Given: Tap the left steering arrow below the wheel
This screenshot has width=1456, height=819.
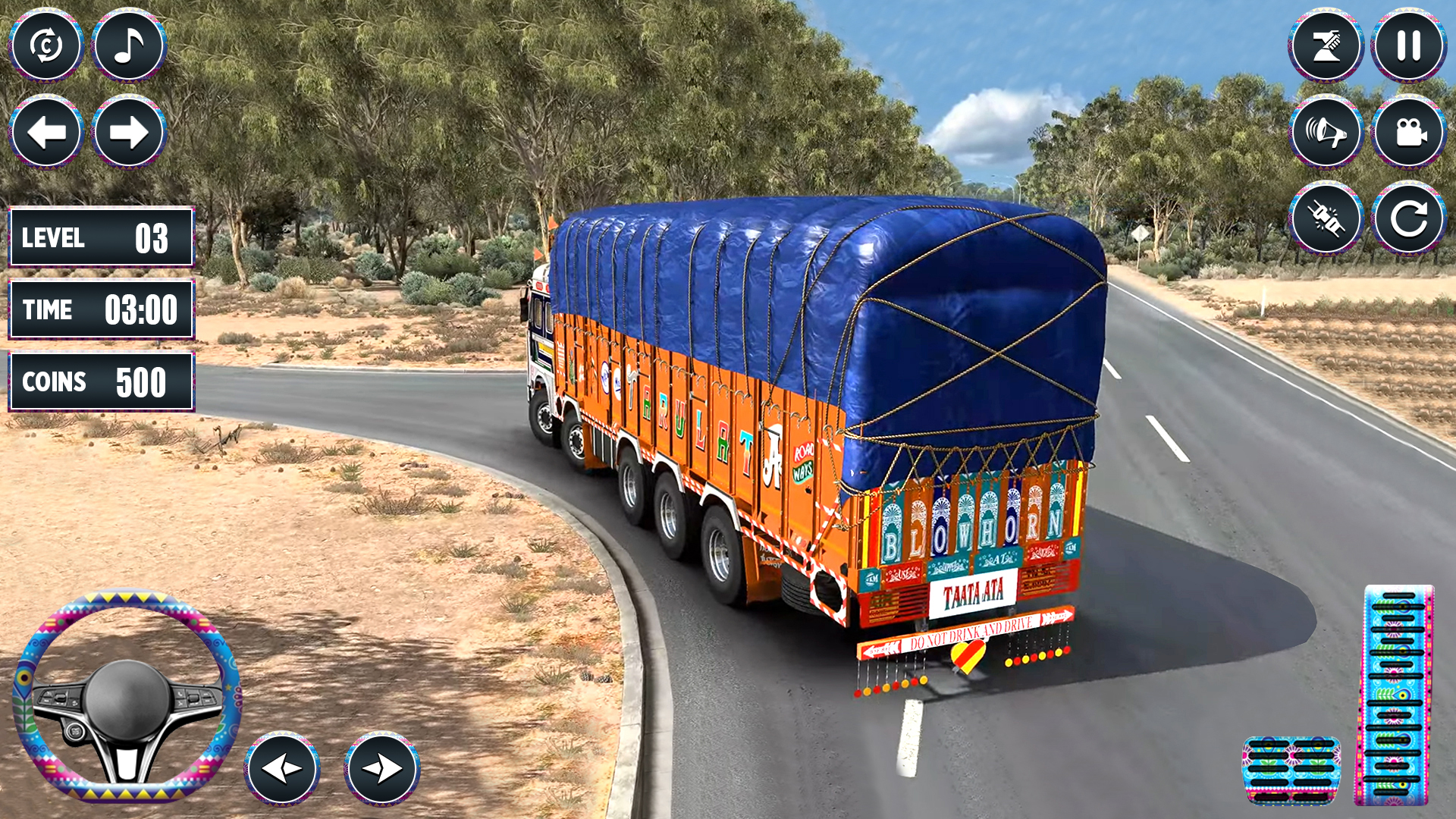Looking at the screenshot, I should (281, 768).
